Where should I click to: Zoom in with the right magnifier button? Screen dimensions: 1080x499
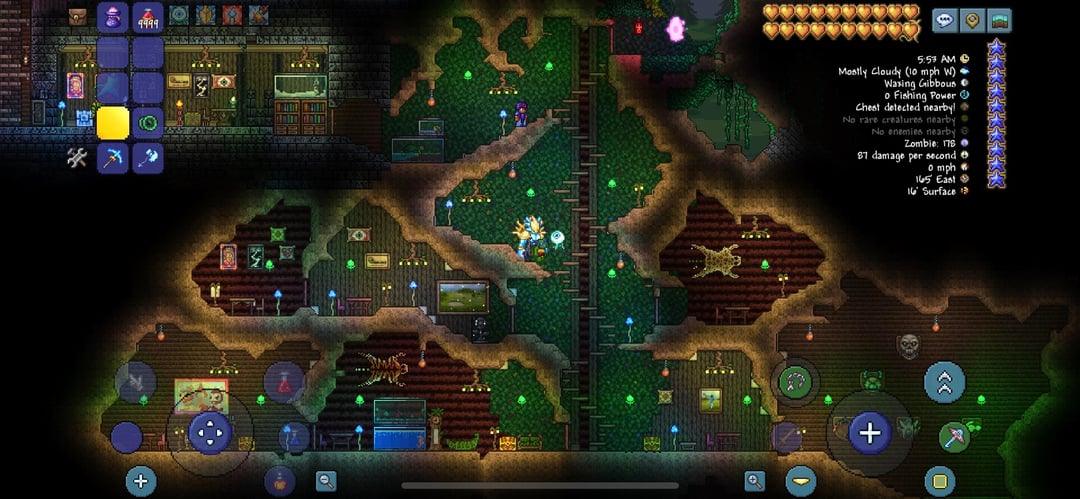tap(754, 481)
